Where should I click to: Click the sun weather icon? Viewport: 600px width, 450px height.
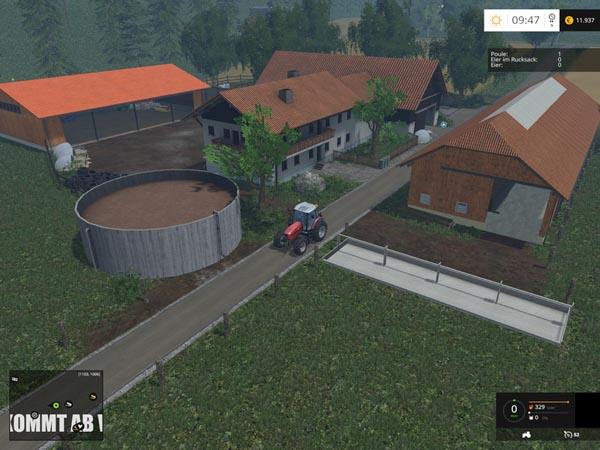[x=497, y=19]
